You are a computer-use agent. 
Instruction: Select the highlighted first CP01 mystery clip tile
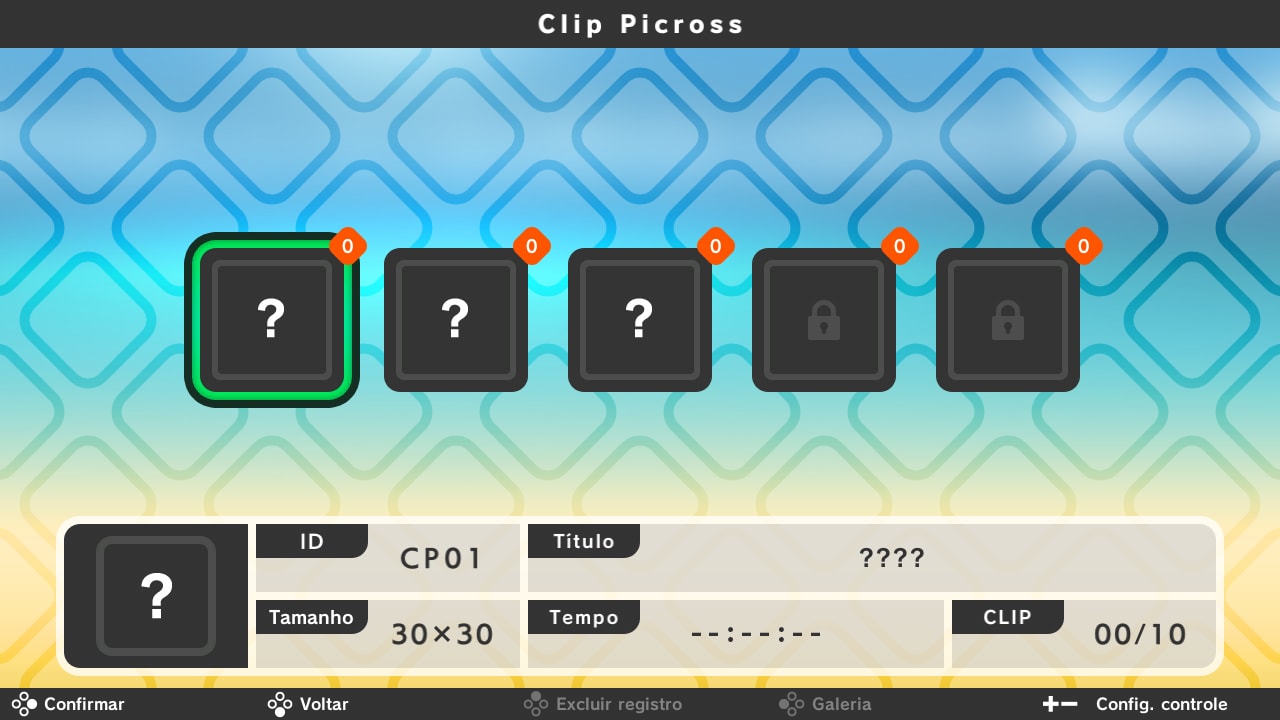tap(271, 319)
